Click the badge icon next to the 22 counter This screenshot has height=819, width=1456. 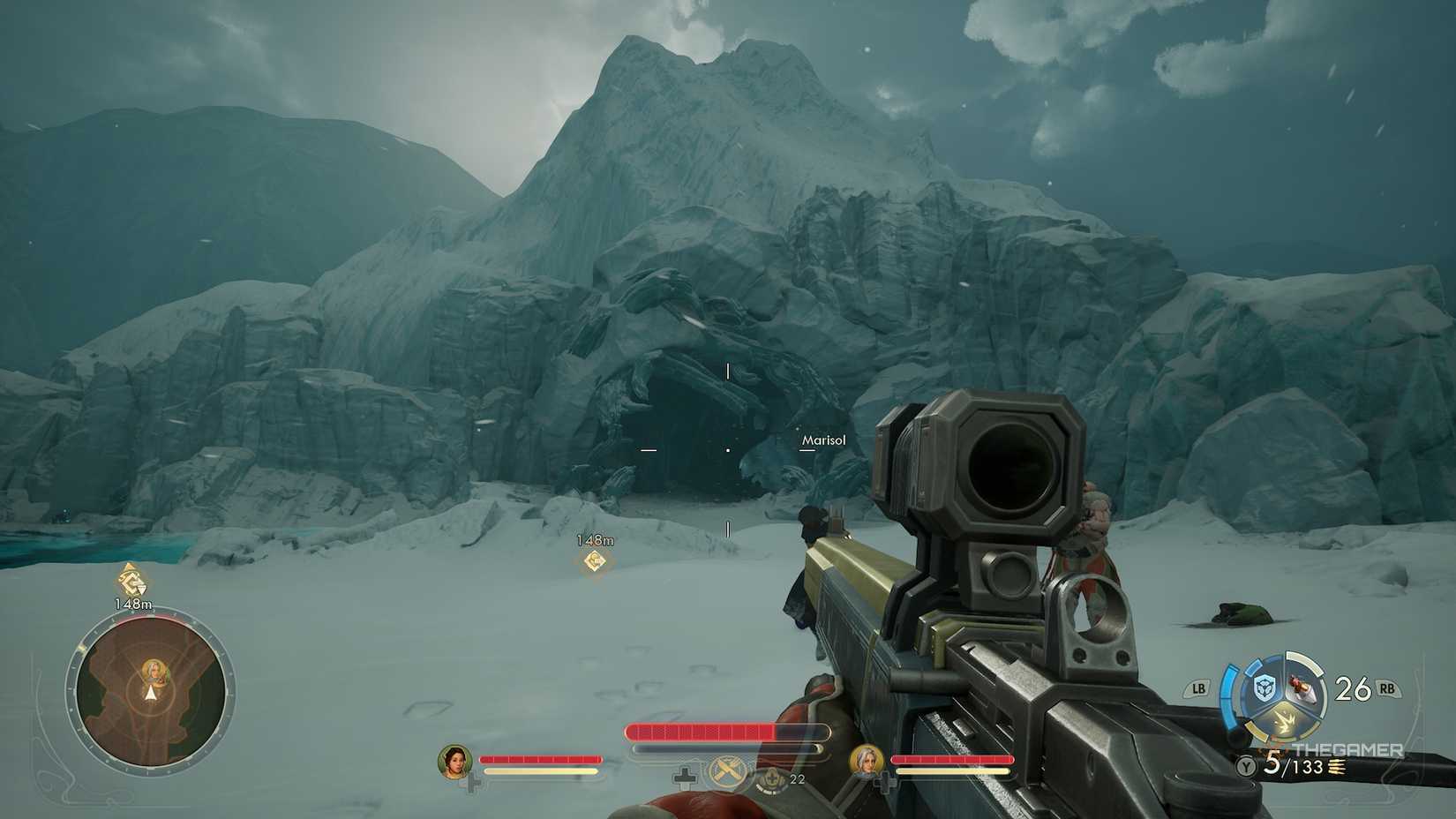coord(771,779)
